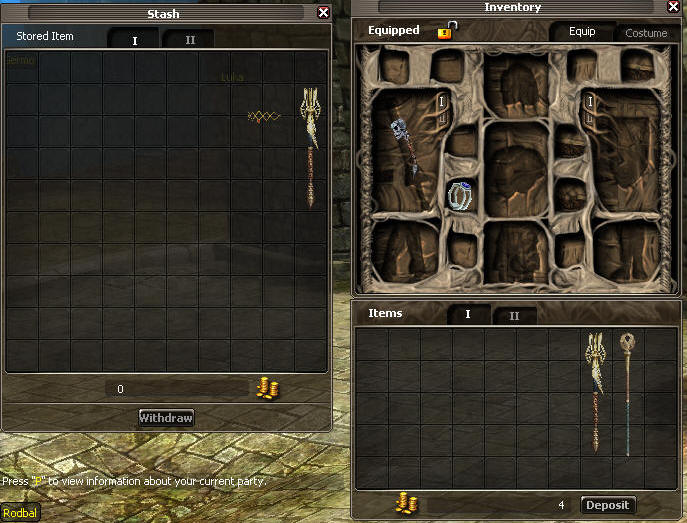This screenshot has height=523, width=687.
Task: Choose the round-headed thin staff in Items
Action: coord(627,392)
